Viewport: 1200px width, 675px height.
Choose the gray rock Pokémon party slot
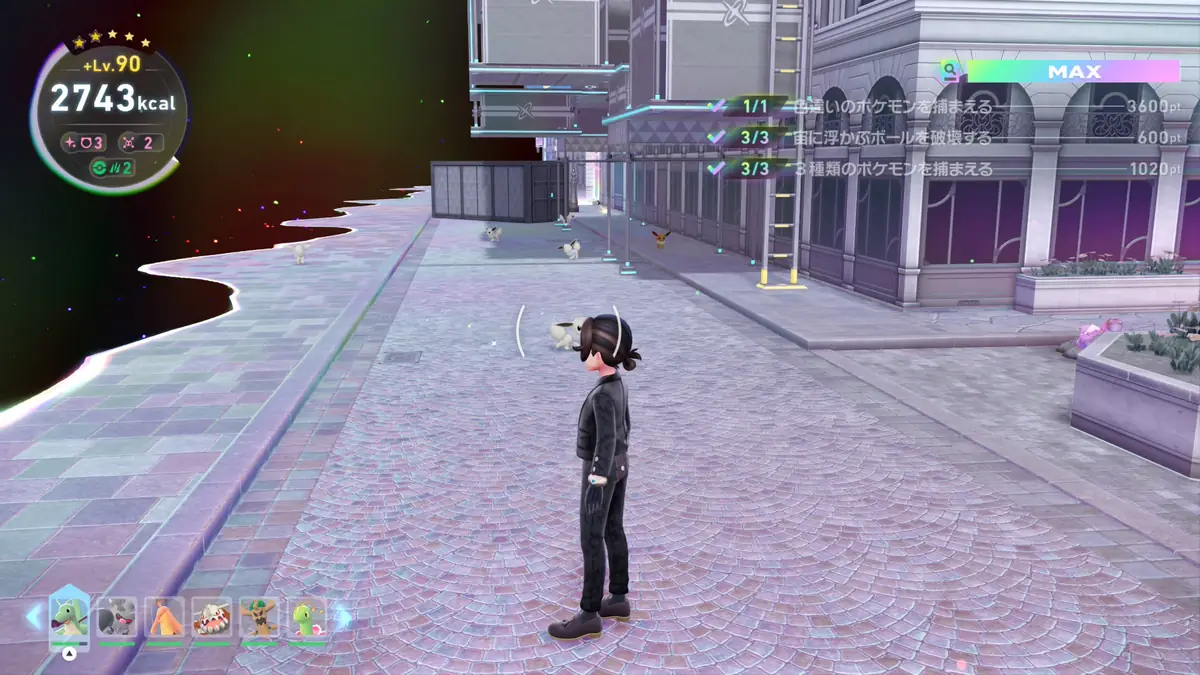(x=117, y=619)
